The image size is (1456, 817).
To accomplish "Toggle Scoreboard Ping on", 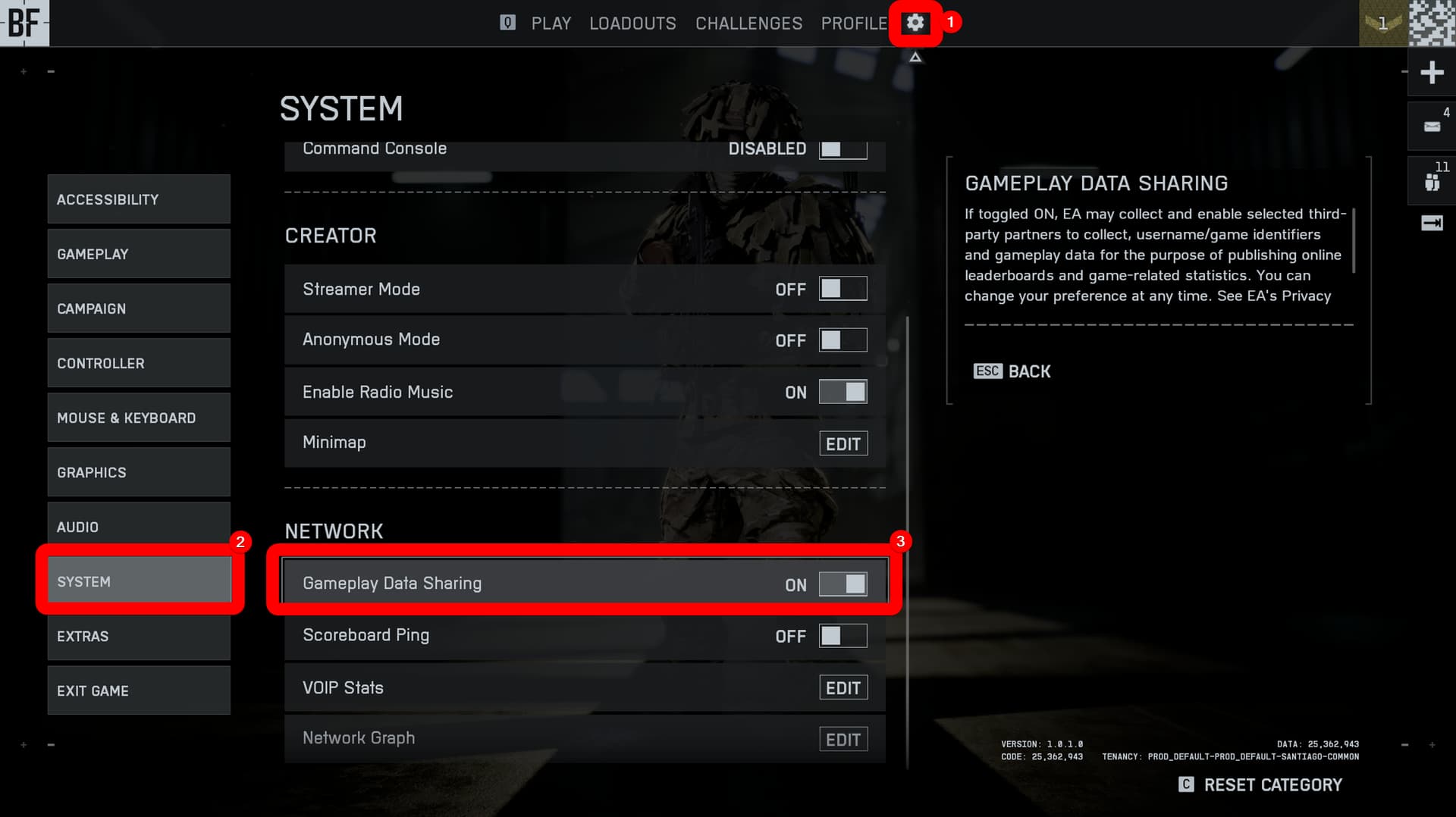I will point(843,636).
